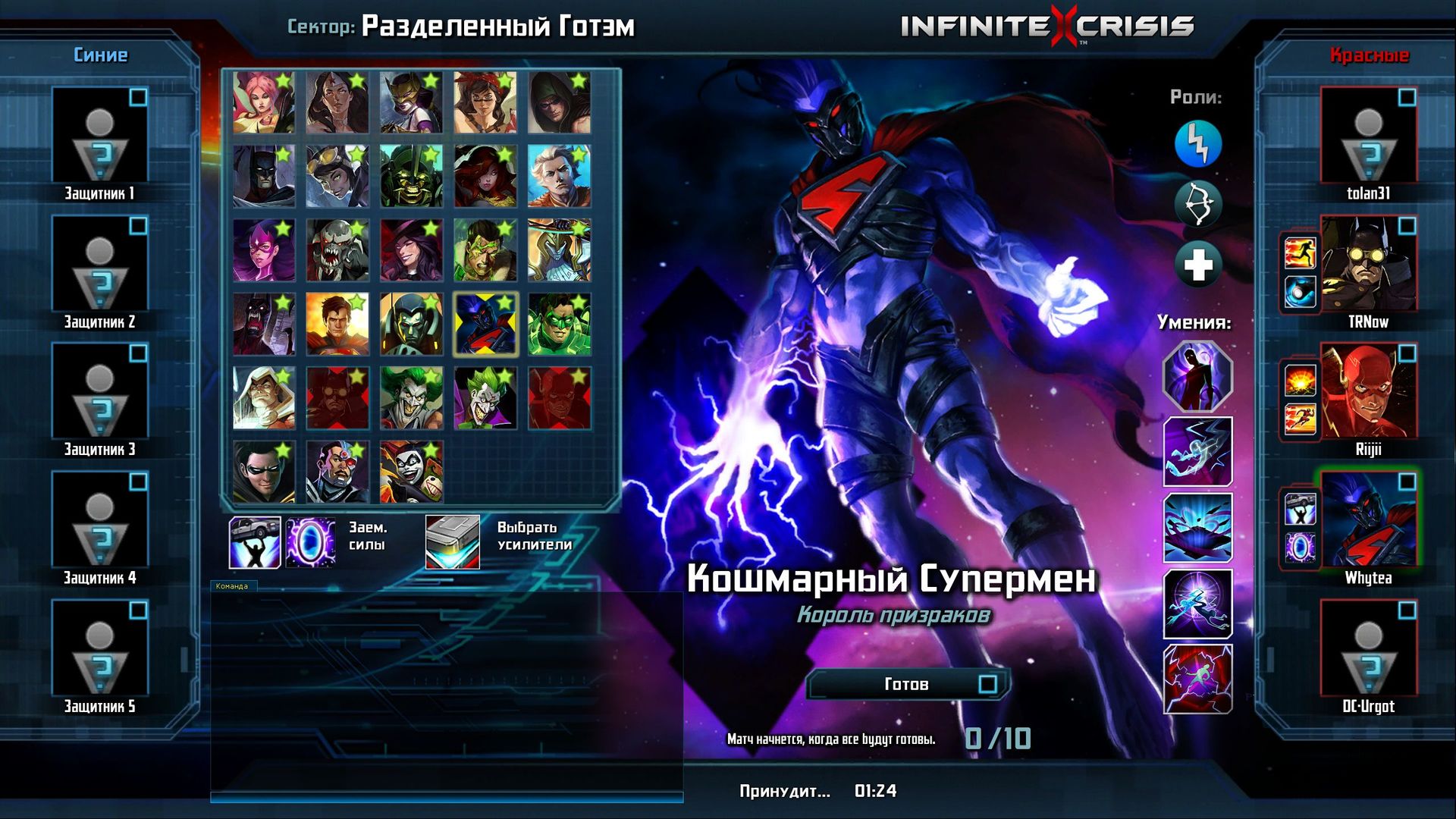Choose the Cyborg champion portrait
Image resolution: width=1456 pixels, height=819 pixels.
tap(337, 472)
